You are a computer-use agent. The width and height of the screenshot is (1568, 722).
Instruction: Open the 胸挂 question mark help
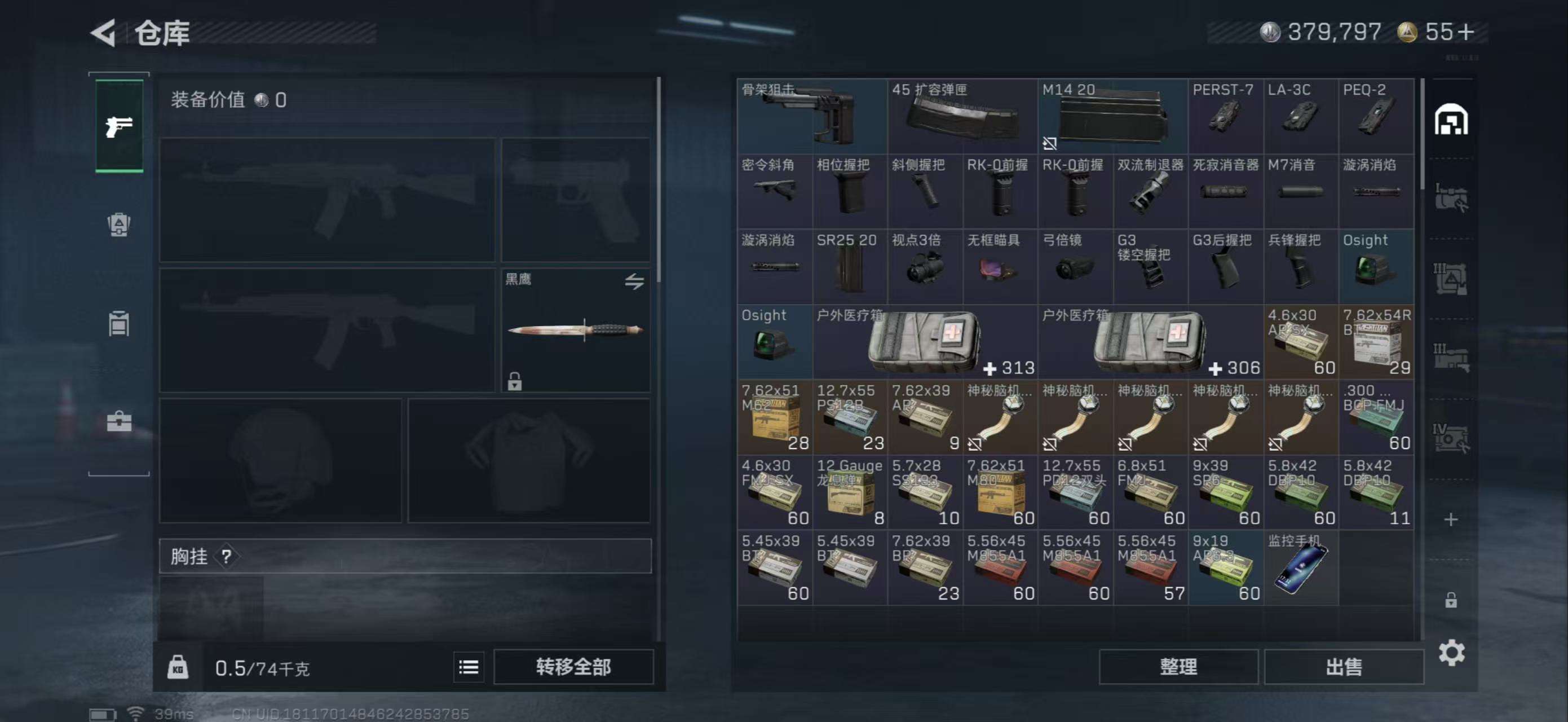227,557
